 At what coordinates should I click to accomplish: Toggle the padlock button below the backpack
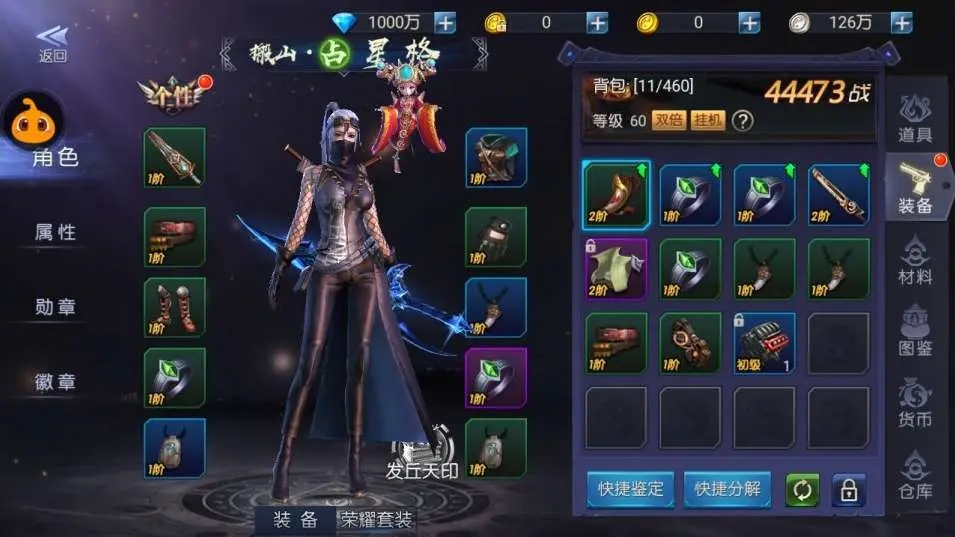click(x=847, y=490)
